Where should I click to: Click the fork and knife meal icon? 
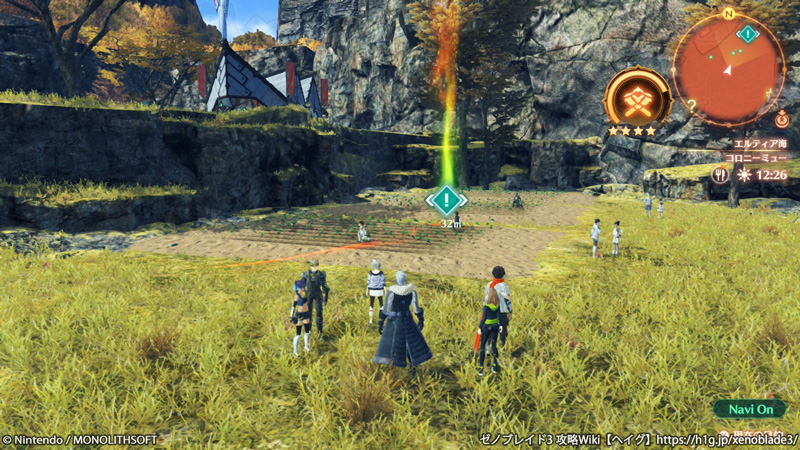tap(720, 174)
